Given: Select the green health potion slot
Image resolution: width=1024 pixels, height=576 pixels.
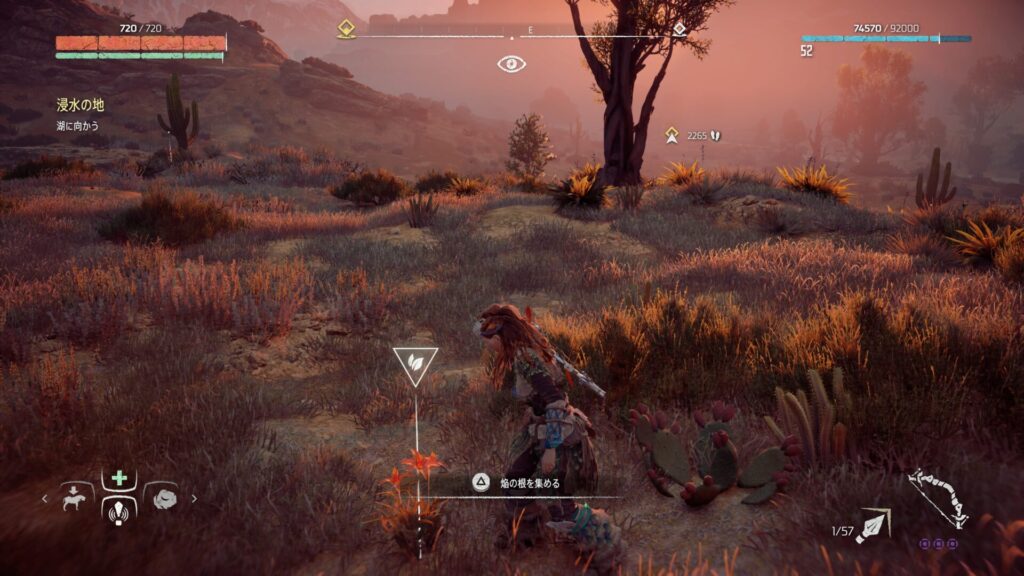Looking at the screenshot, I should click(x=119, y=478).
